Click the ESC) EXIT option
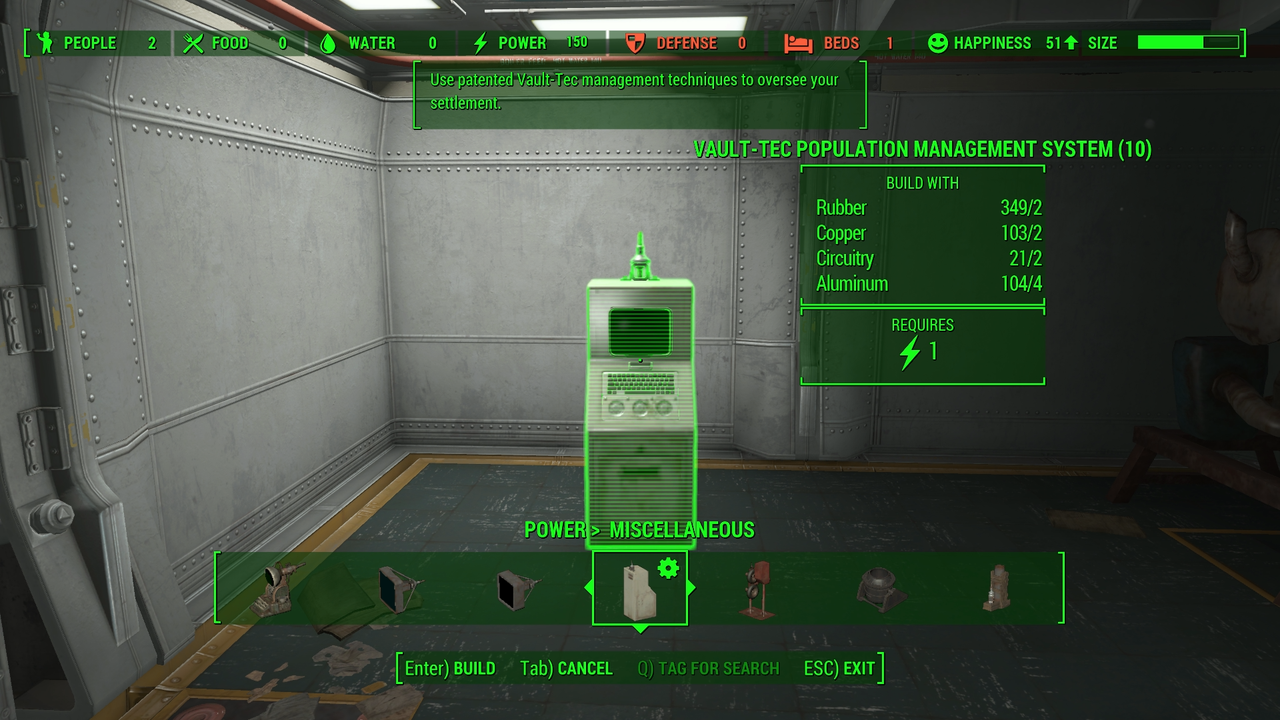 tap(840, 668)
